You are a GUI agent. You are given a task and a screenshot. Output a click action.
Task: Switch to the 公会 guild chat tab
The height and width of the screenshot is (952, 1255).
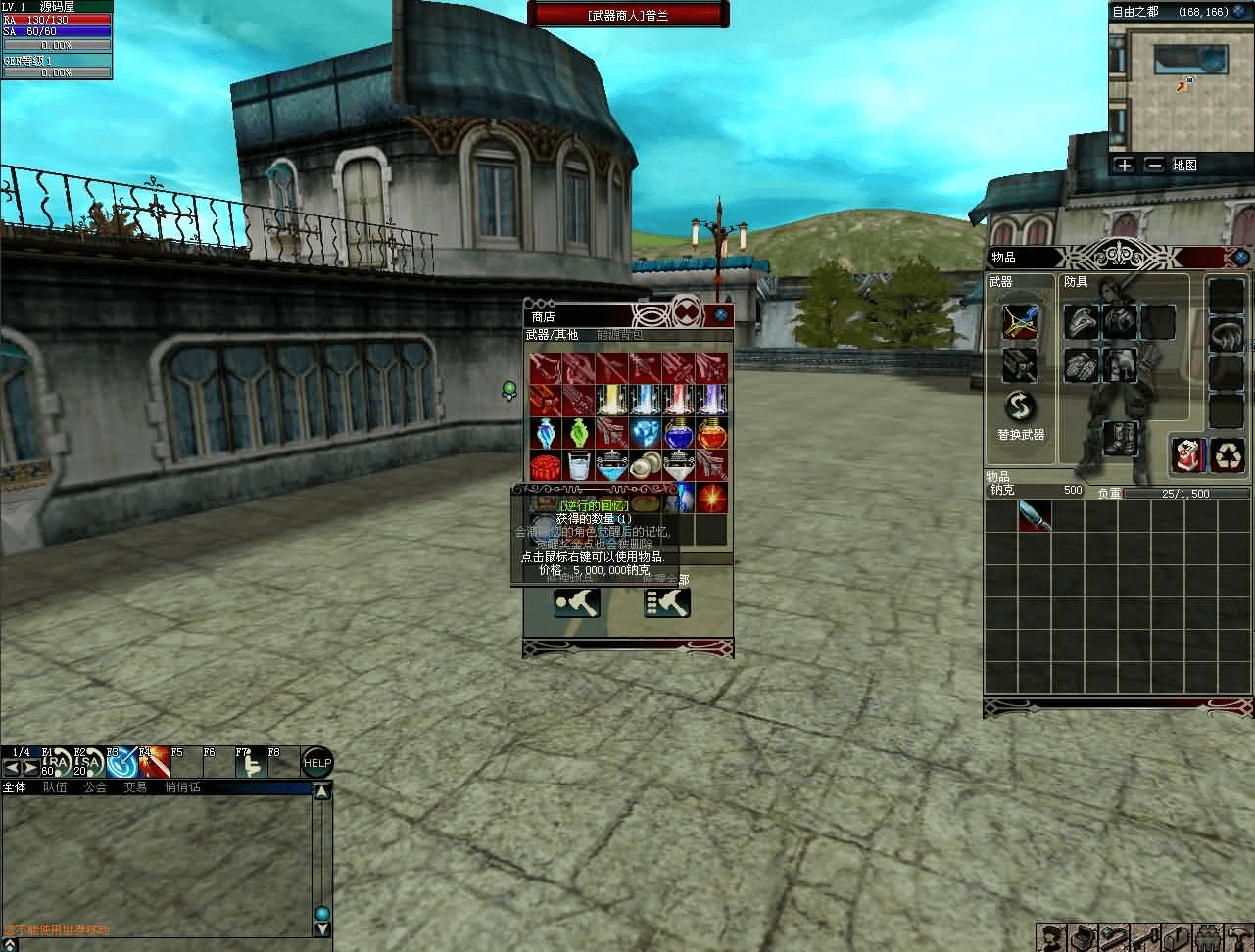pos(95,787)
